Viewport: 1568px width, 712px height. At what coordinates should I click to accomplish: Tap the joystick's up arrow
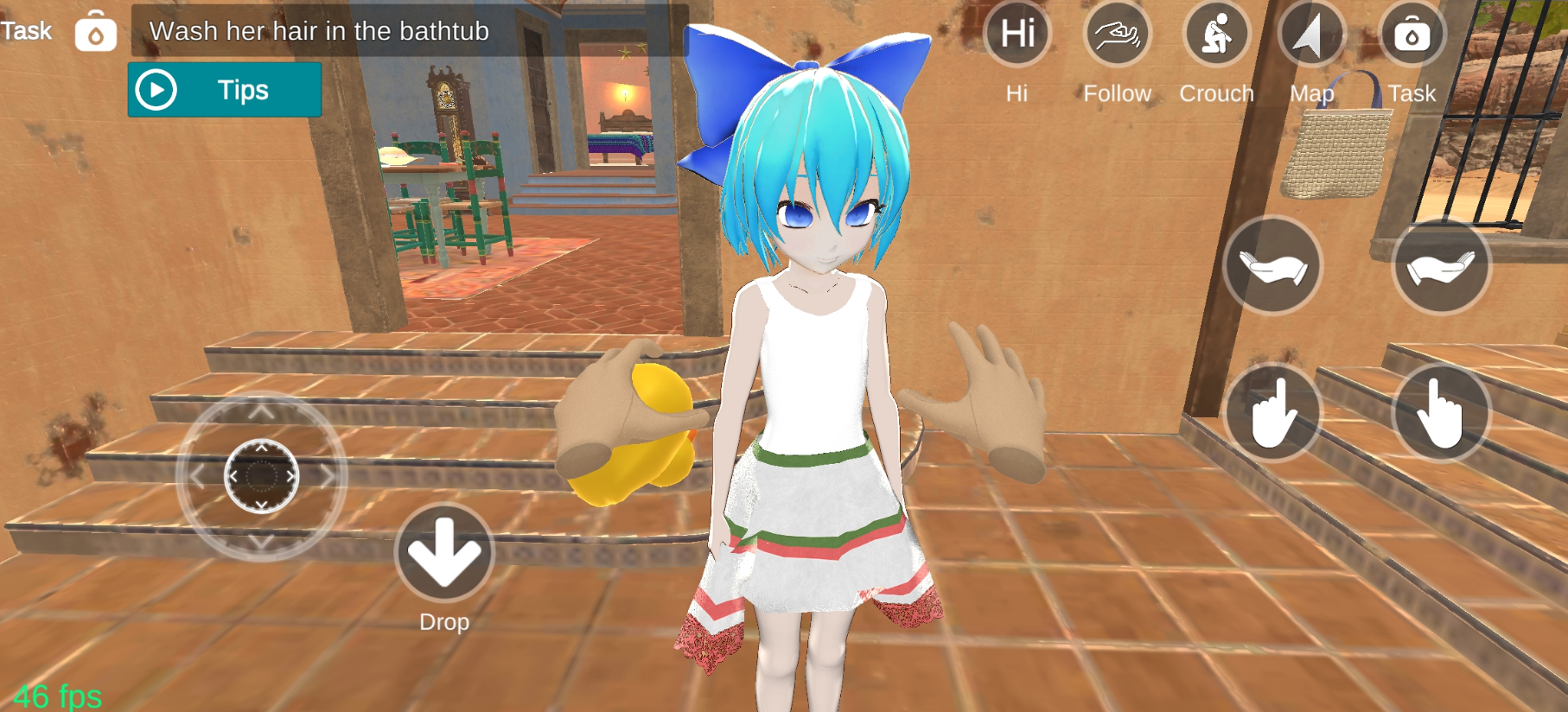pyautogui.click(x=262, y=412)
